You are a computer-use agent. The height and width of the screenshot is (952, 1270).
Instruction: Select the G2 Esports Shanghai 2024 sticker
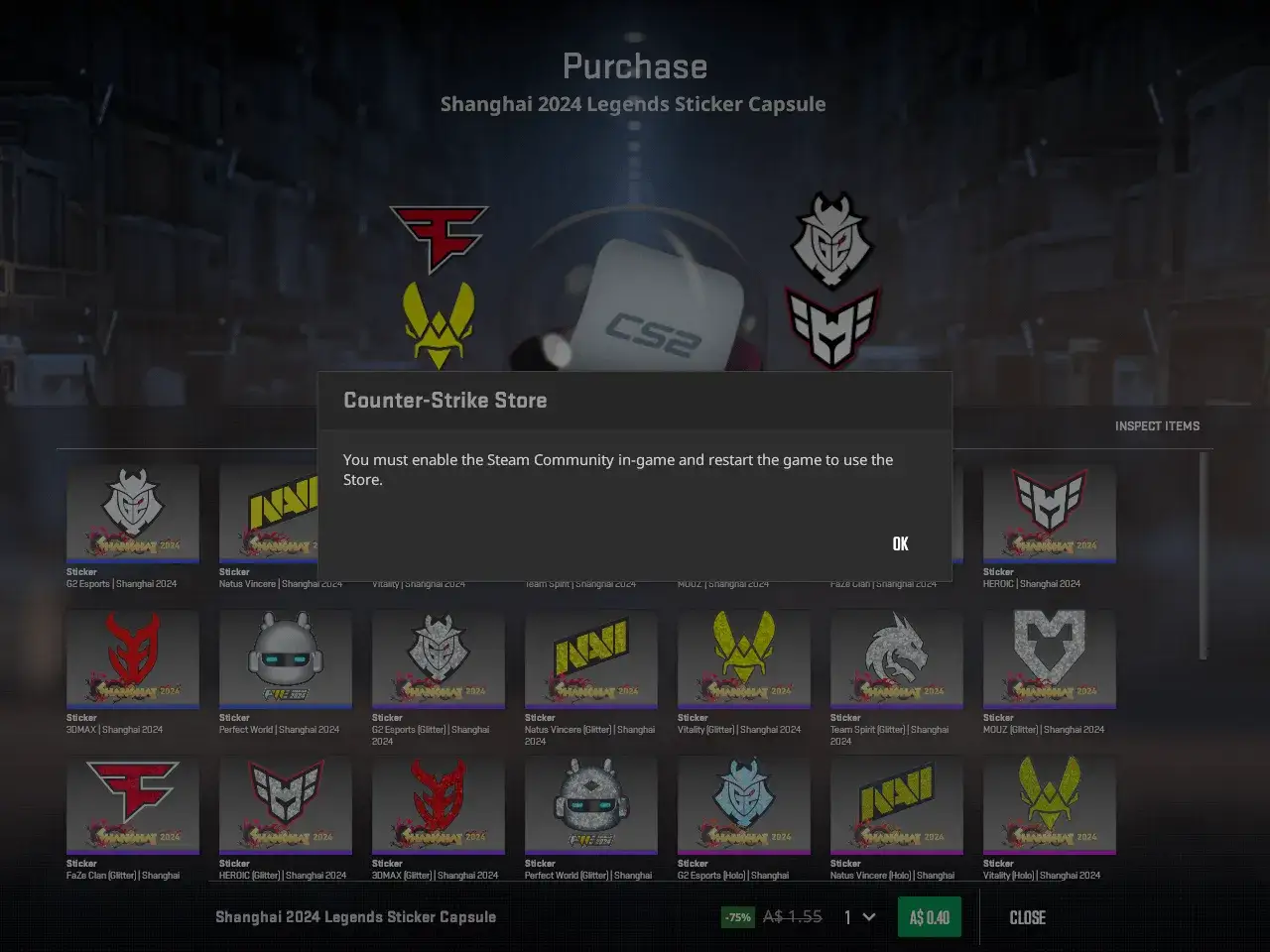(x=133, y=514)
